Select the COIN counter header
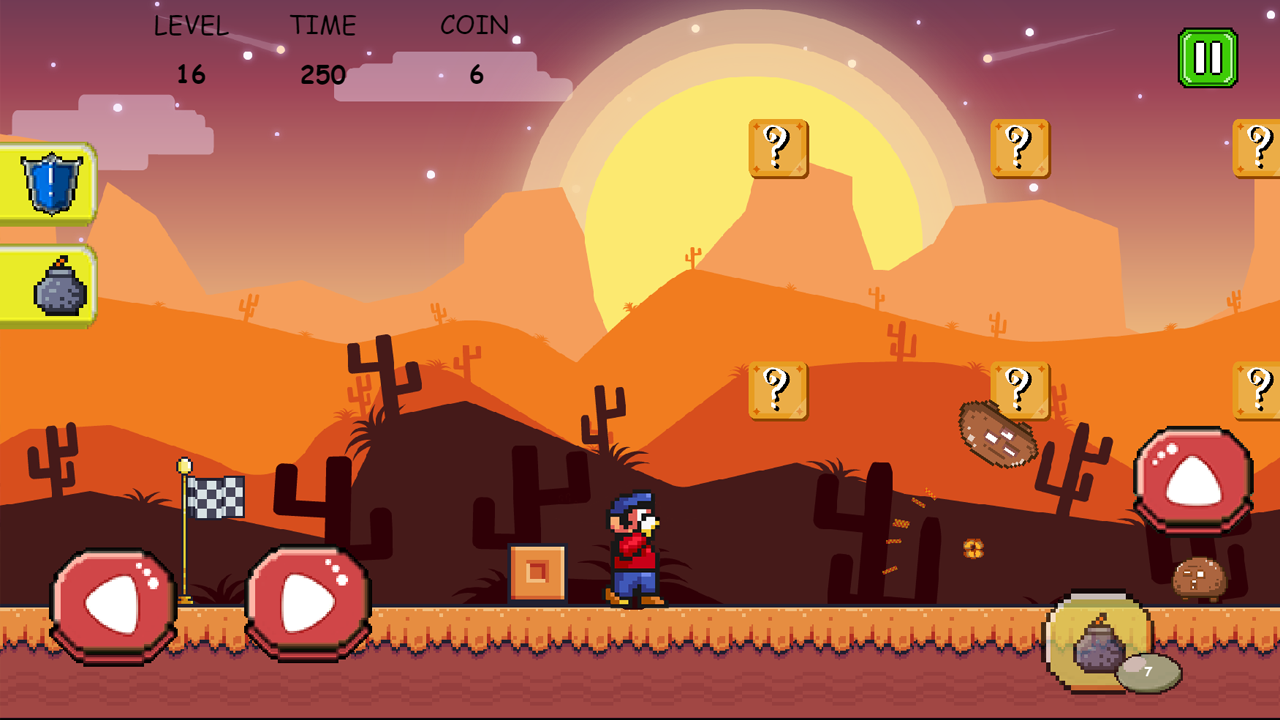Screen dimensions: 1280x720 (x=475, y=25)
